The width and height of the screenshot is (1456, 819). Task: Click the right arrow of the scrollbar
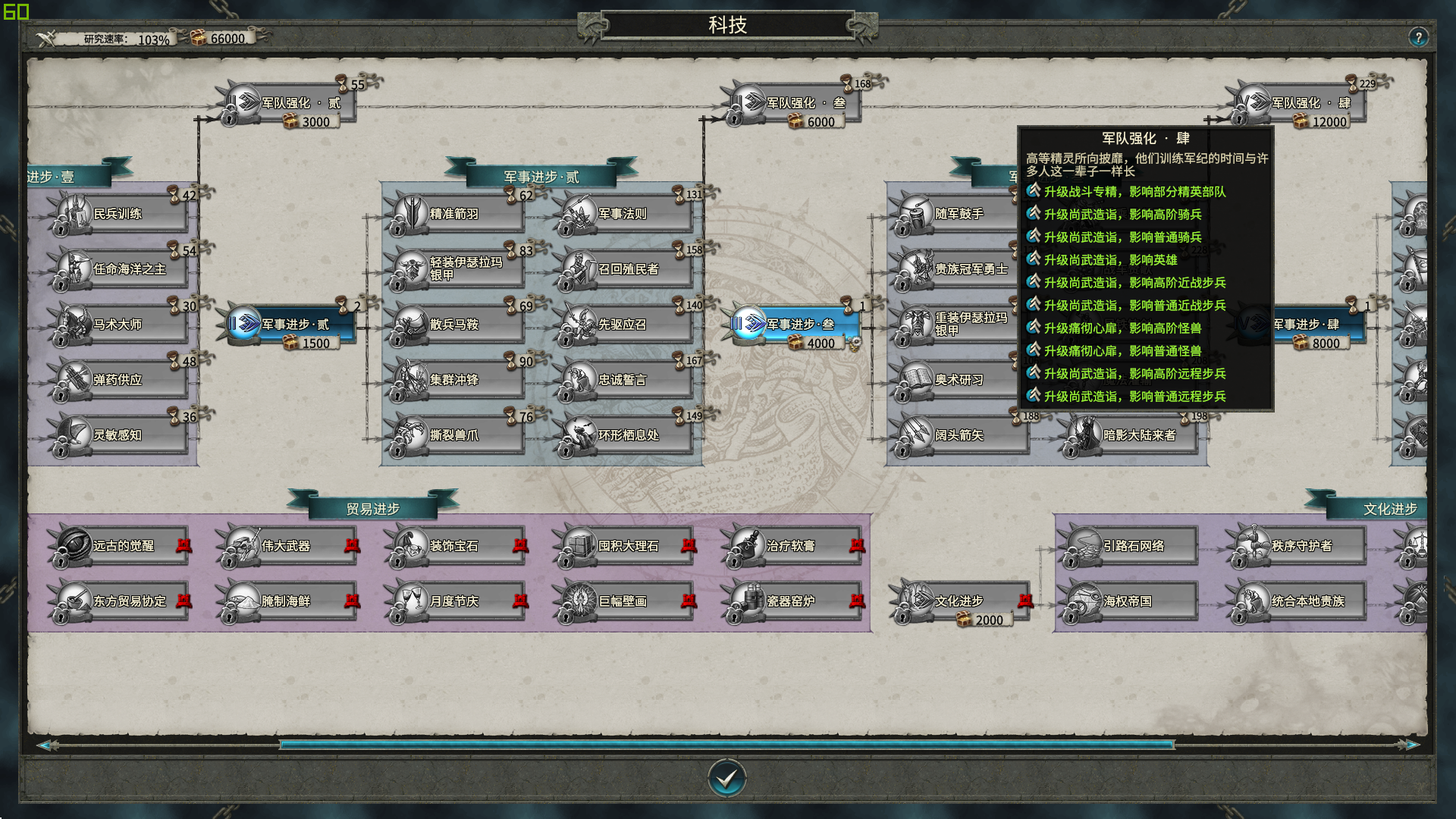click(1412, 745)
